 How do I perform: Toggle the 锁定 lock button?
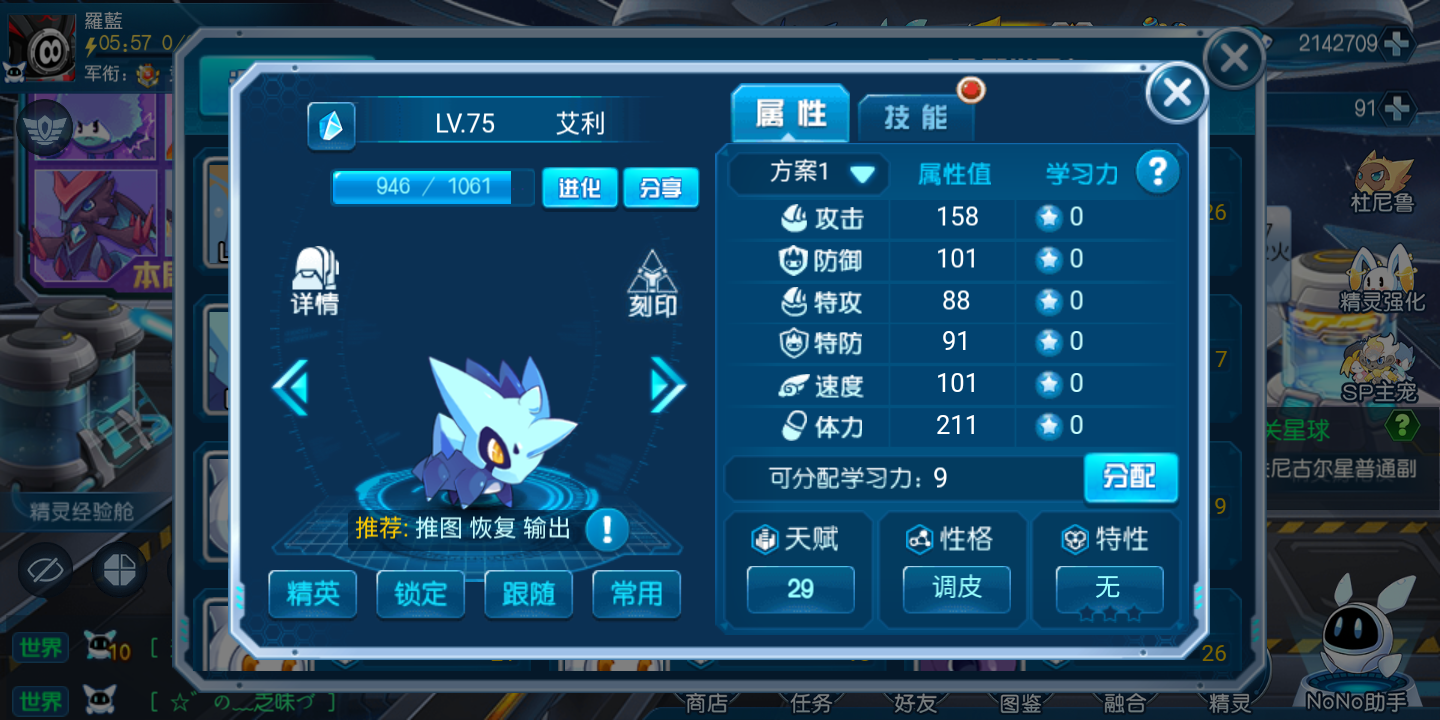(x=420, y=594)
